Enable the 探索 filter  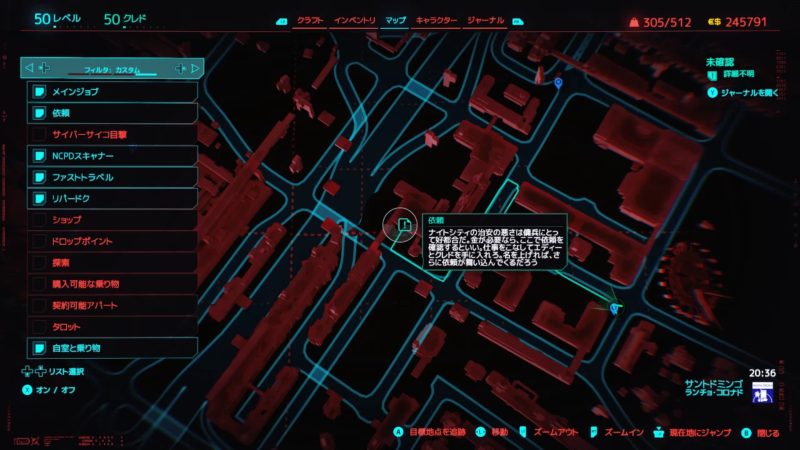[112, 262]
